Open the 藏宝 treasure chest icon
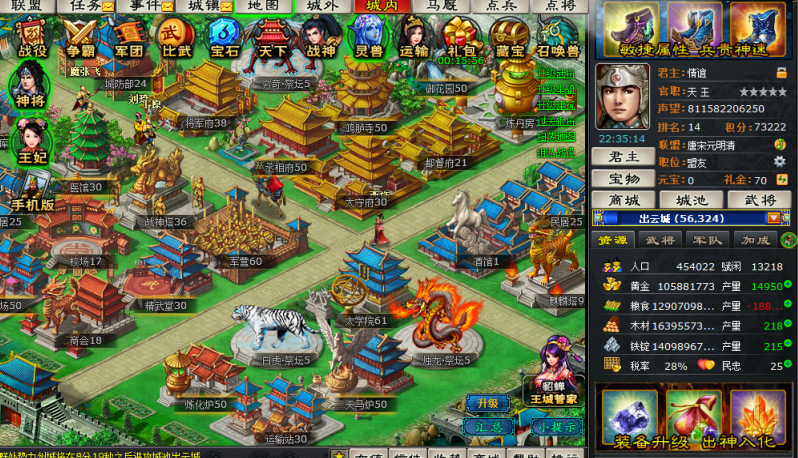 tap(509, 38)
